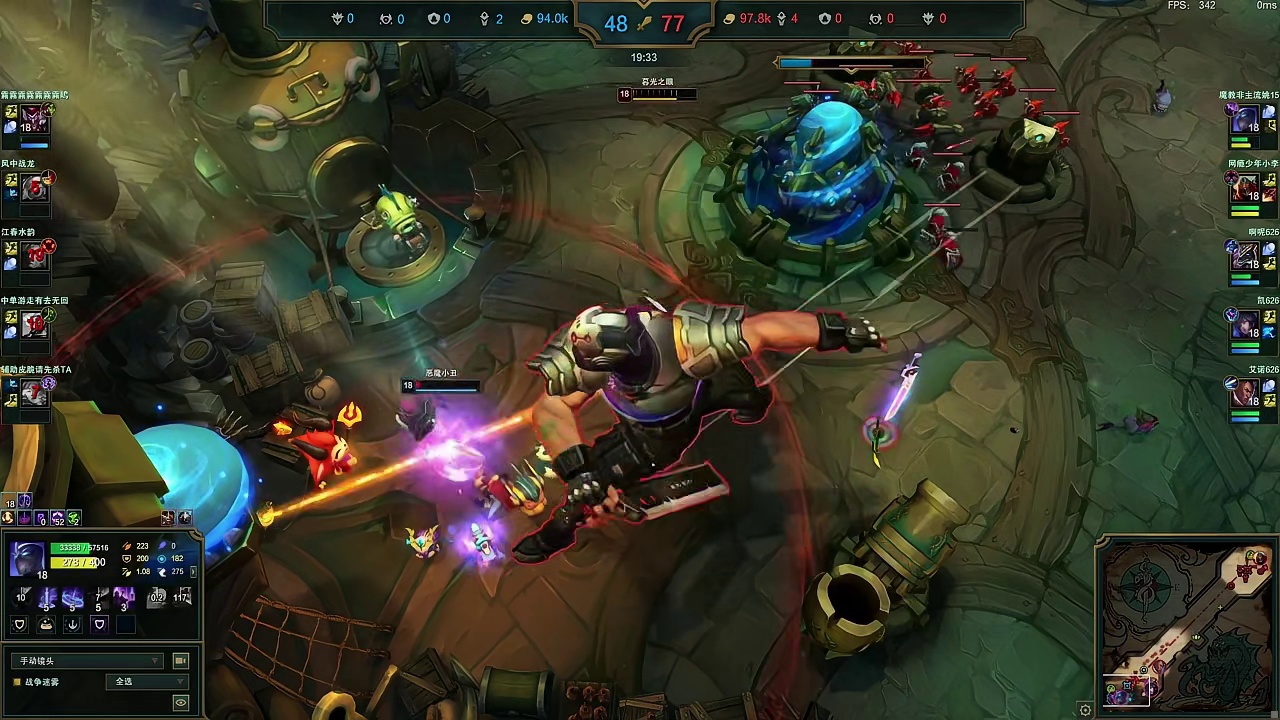Select player 江春水韵 portrait
The height and width of the screenshot is (720, 1280).
pos(34,255)
